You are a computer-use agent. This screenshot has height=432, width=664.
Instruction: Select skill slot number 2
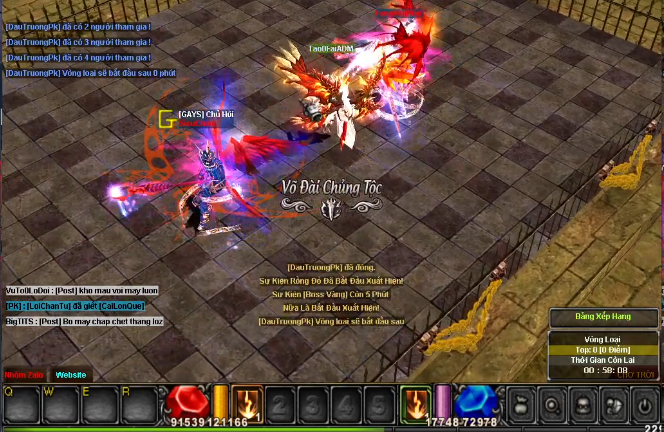pyautogui.click(x=281, y=405)
